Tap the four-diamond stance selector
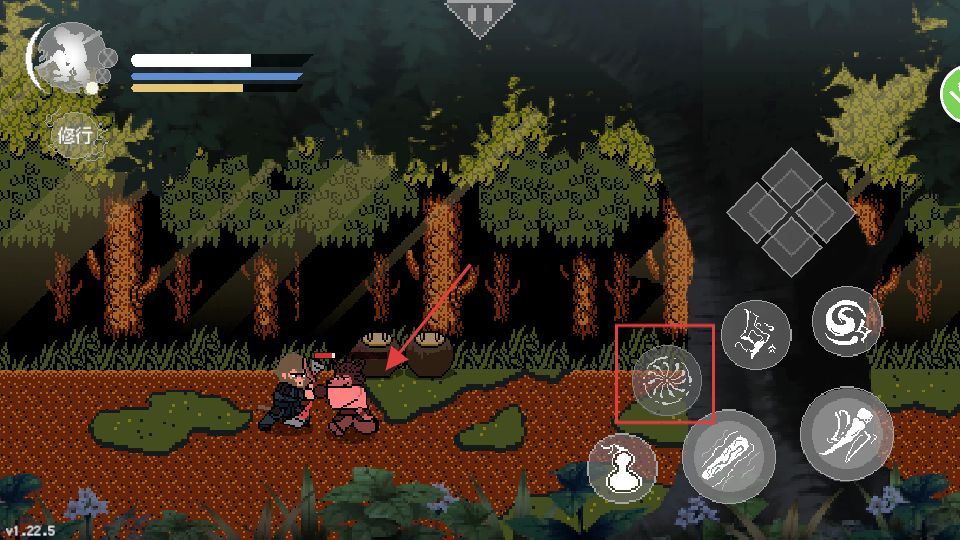The image size is (960, 540). click(789, 212)
